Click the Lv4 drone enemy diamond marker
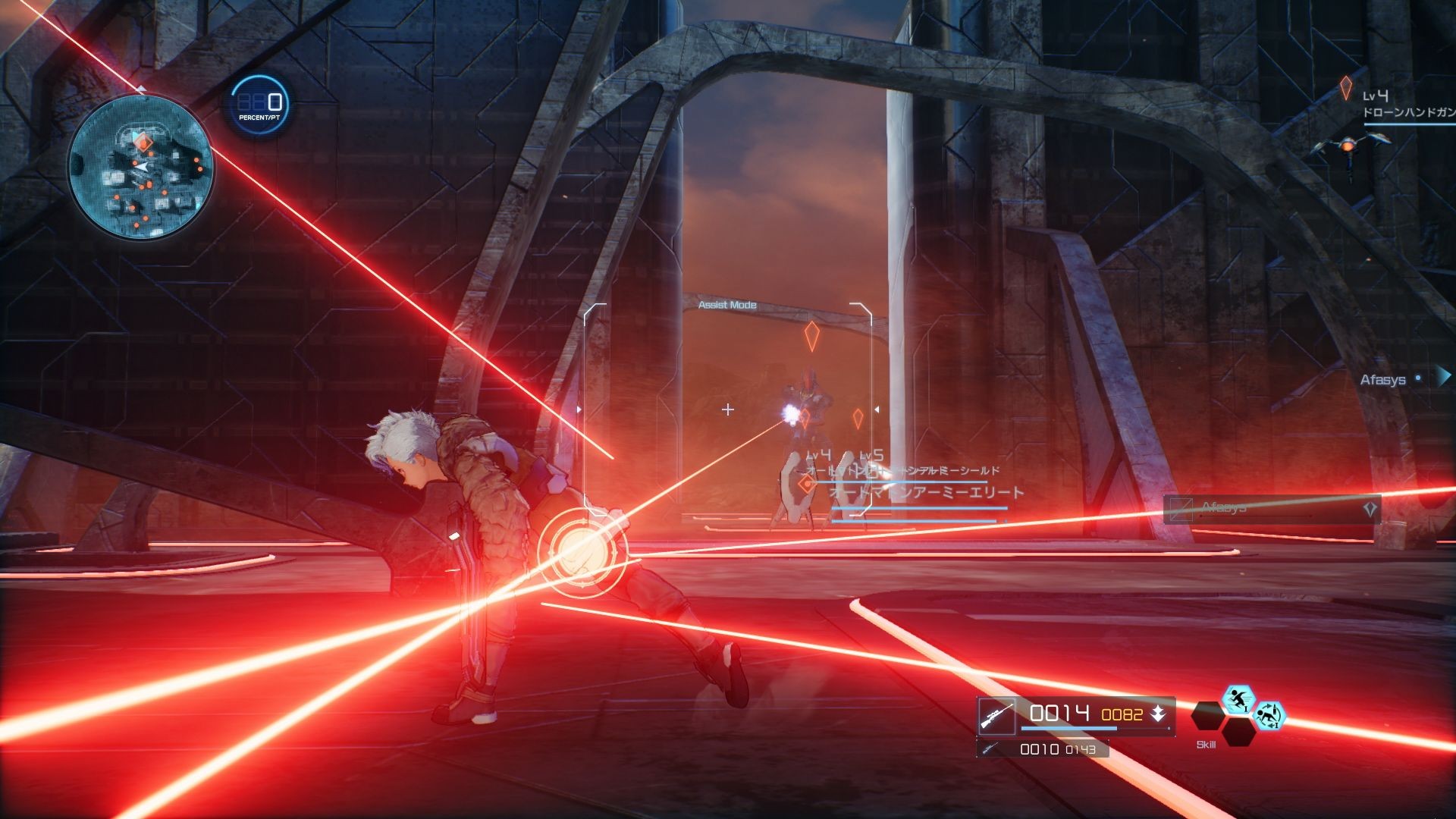The image size is (1456, 819). (1346, 88)
